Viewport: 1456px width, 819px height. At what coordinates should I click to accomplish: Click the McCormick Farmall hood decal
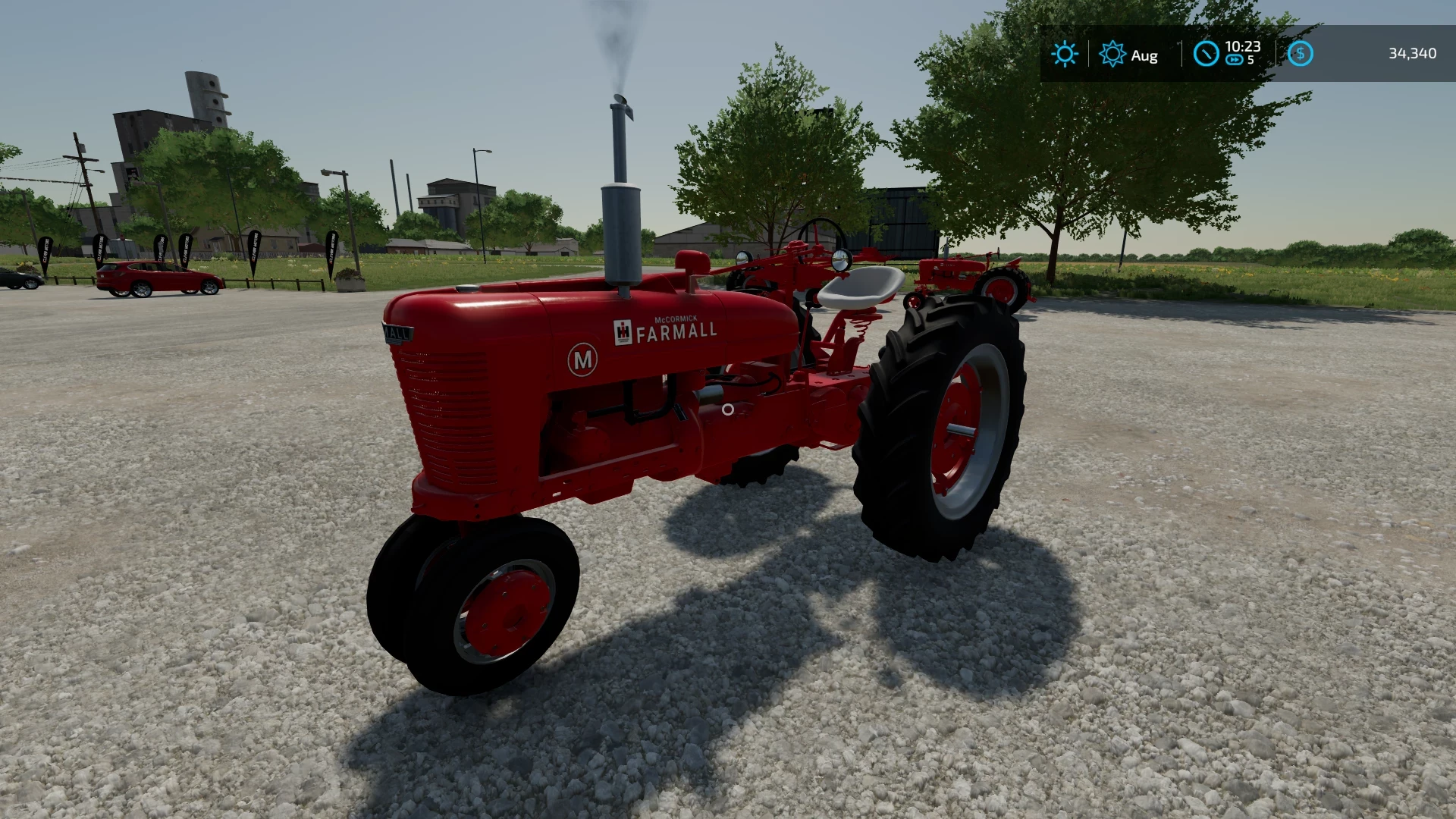point(677,330)
